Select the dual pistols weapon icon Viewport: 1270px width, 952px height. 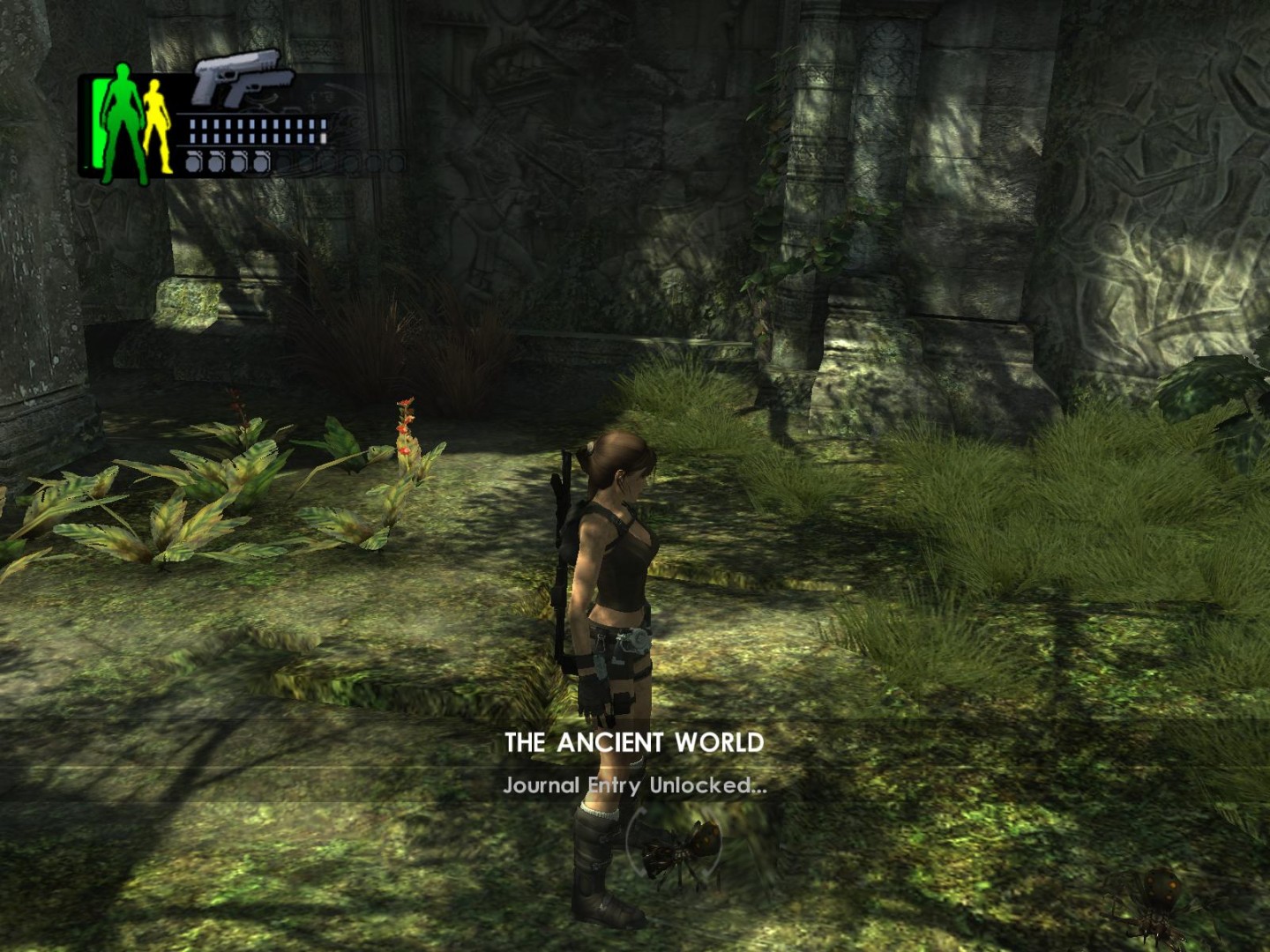click(x=243, y=79)
